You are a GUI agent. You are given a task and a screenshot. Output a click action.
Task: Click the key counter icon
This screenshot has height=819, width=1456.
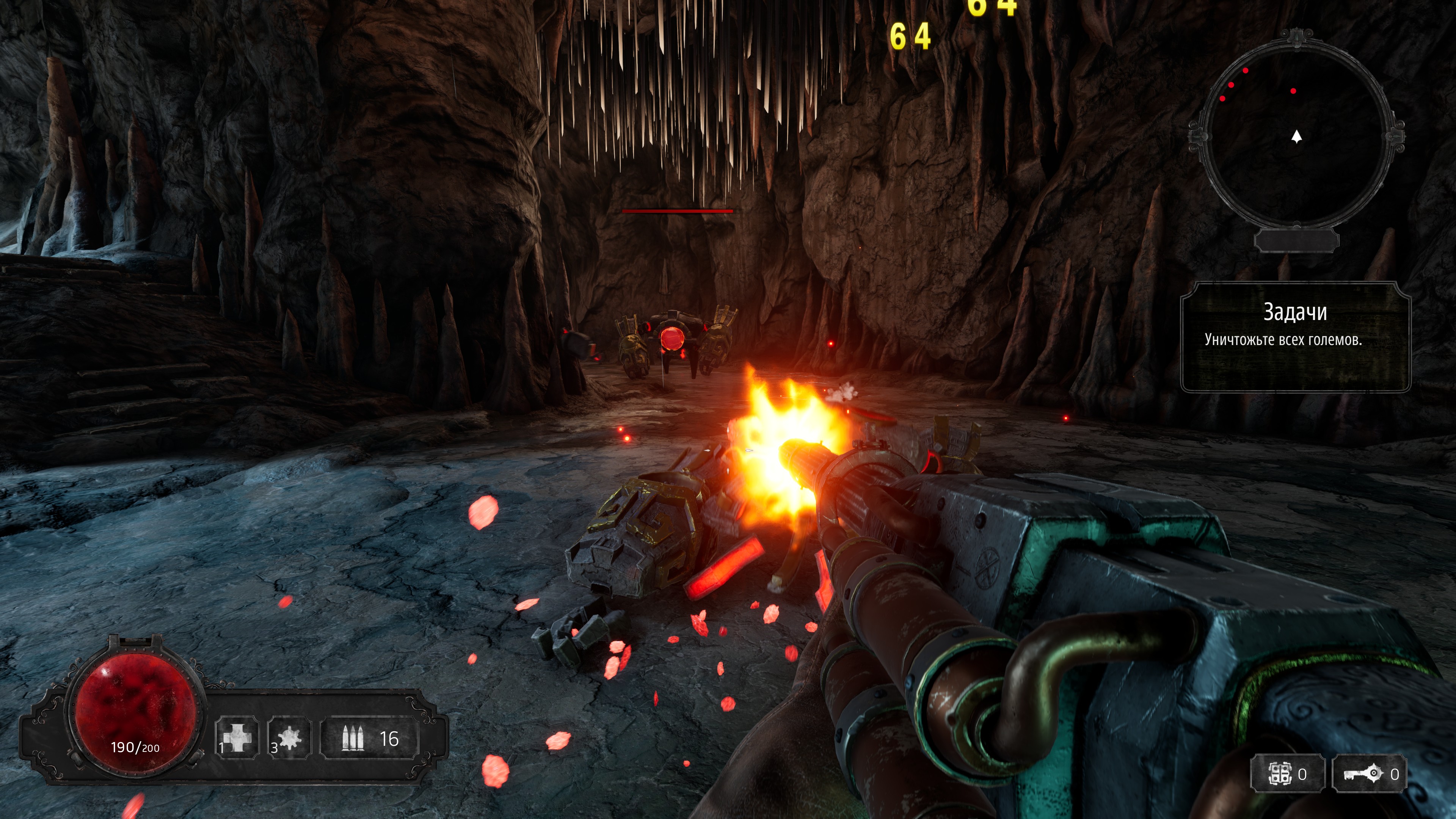pyautogui.click(x=1363, y=774)
